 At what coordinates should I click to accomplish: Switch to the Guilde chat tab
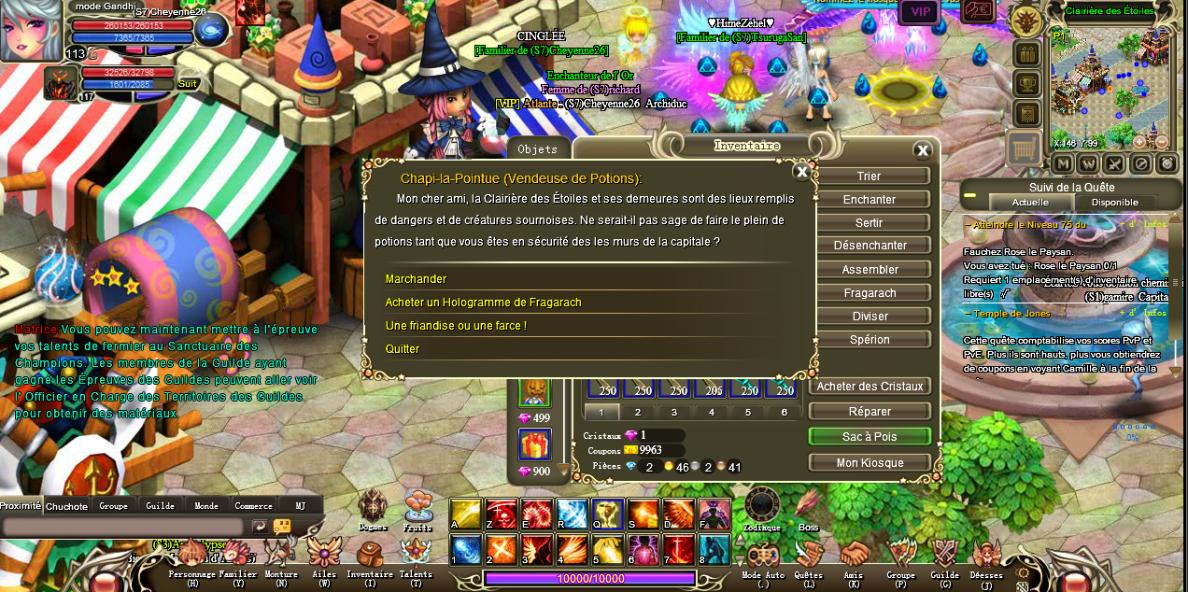160,506
